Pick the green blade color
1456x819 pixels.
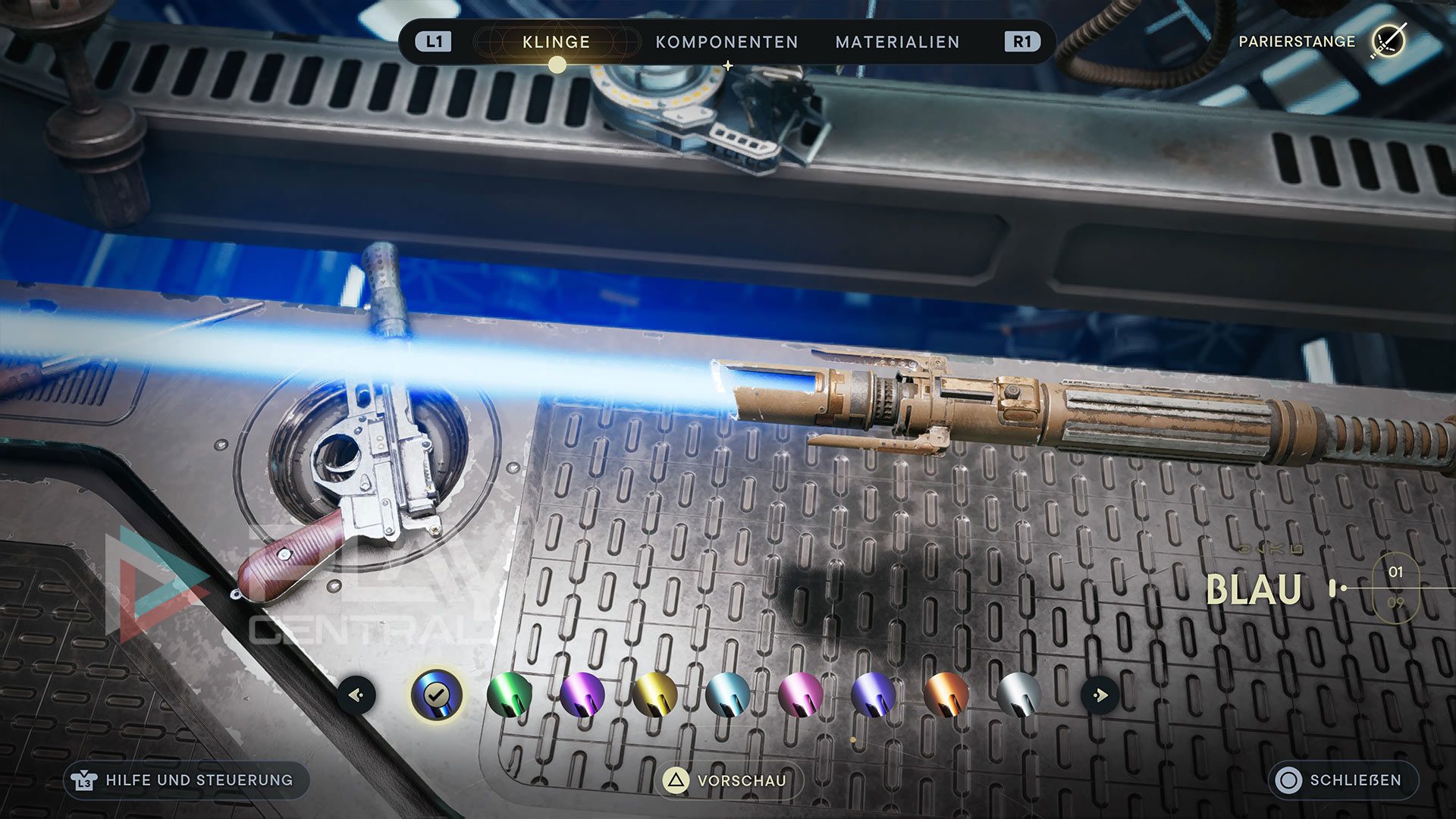509,694
